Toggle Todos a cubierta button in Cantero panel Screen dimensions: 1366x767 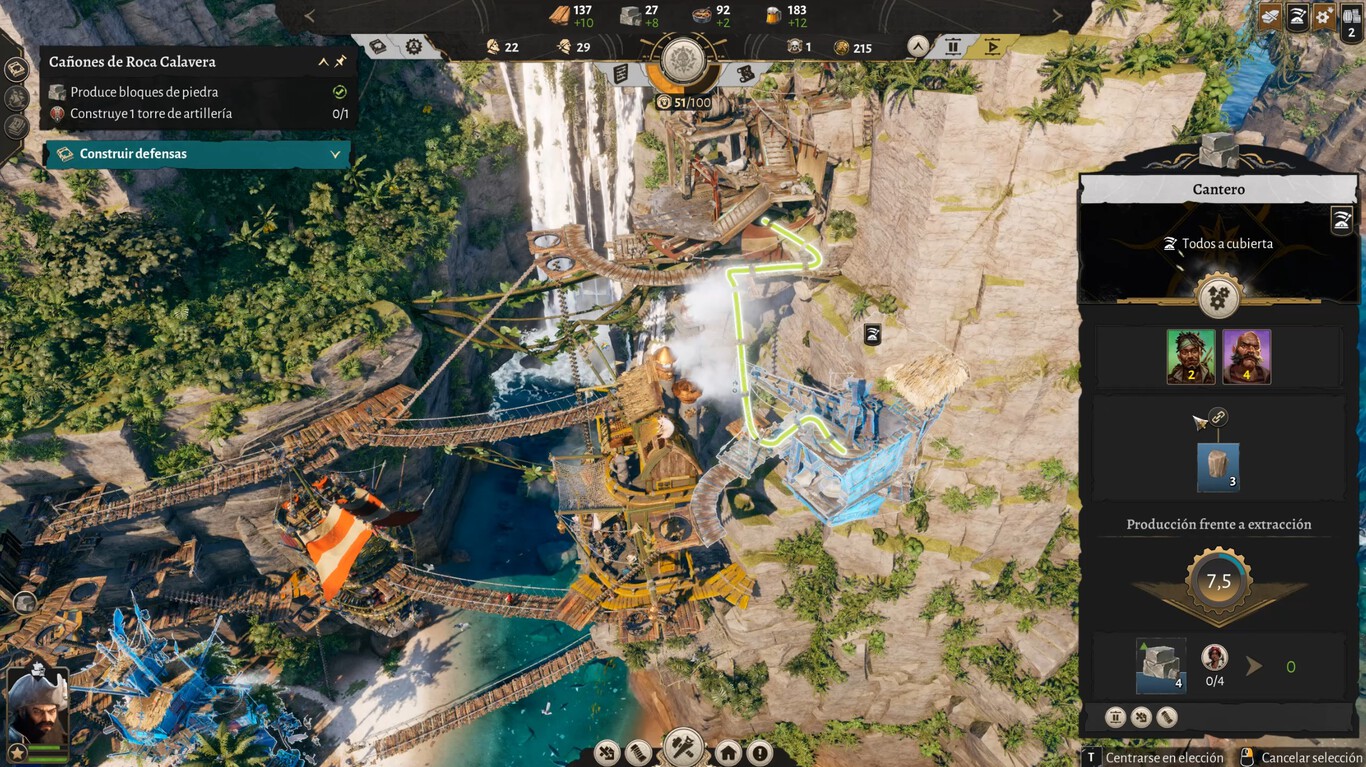(x=1342, y=221)
